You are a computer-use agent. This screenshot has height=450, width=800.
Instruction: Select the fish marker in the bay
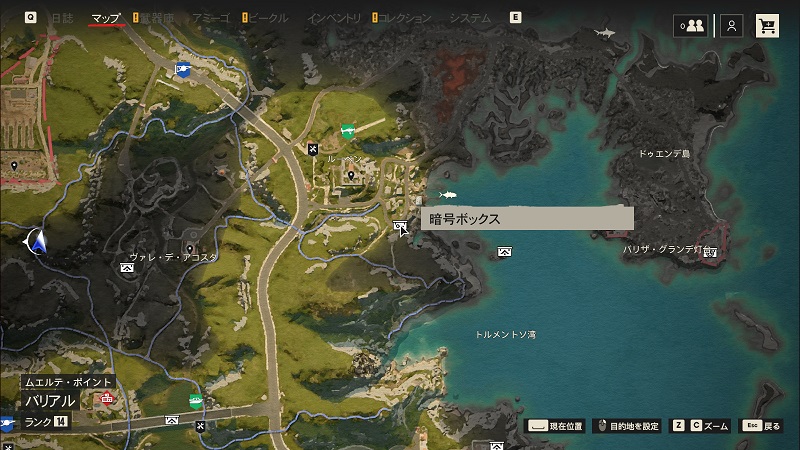447,194
